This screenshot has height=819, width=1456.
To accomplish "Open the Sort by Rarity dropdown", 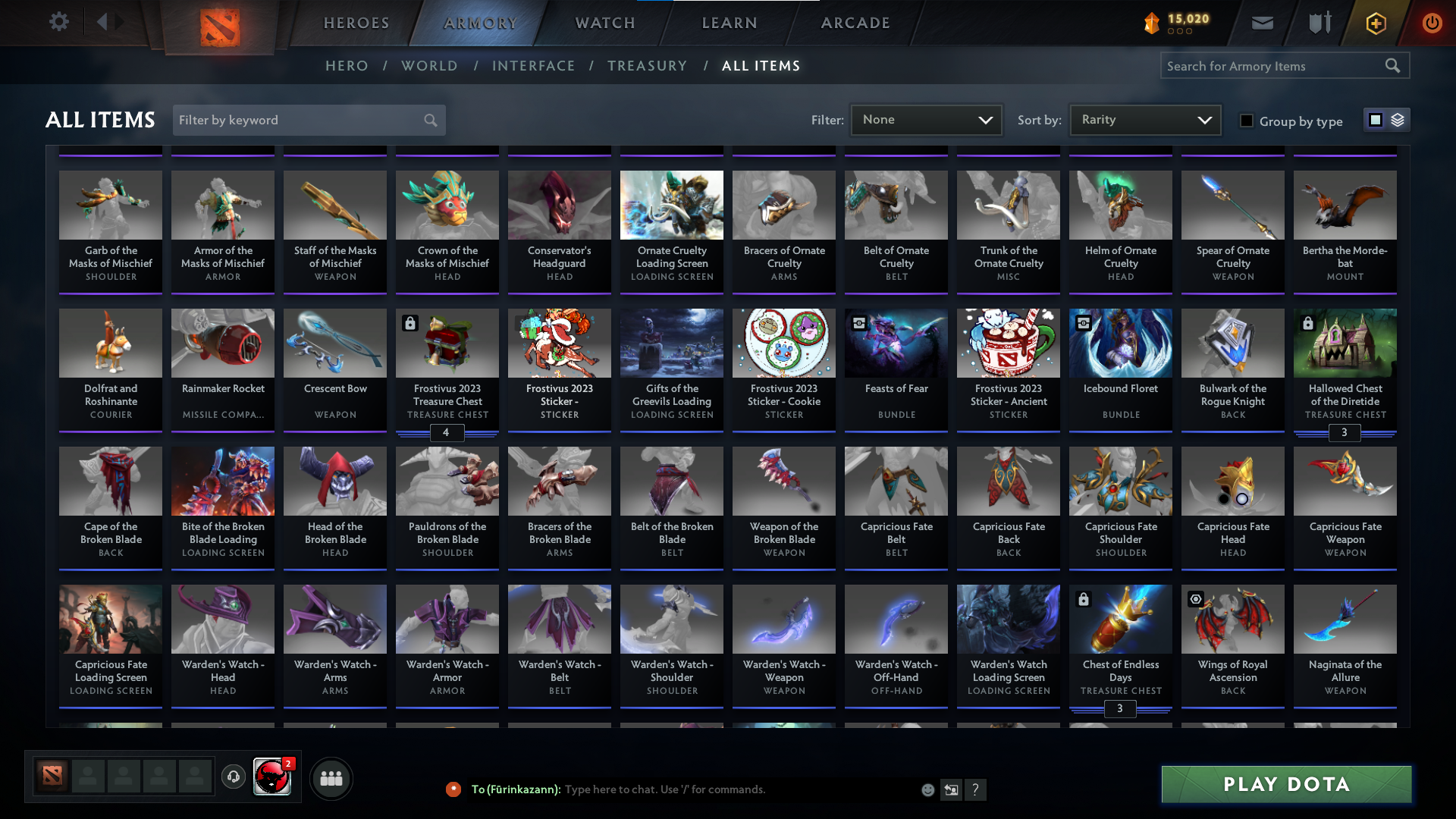I will (x=1144, y=119).
